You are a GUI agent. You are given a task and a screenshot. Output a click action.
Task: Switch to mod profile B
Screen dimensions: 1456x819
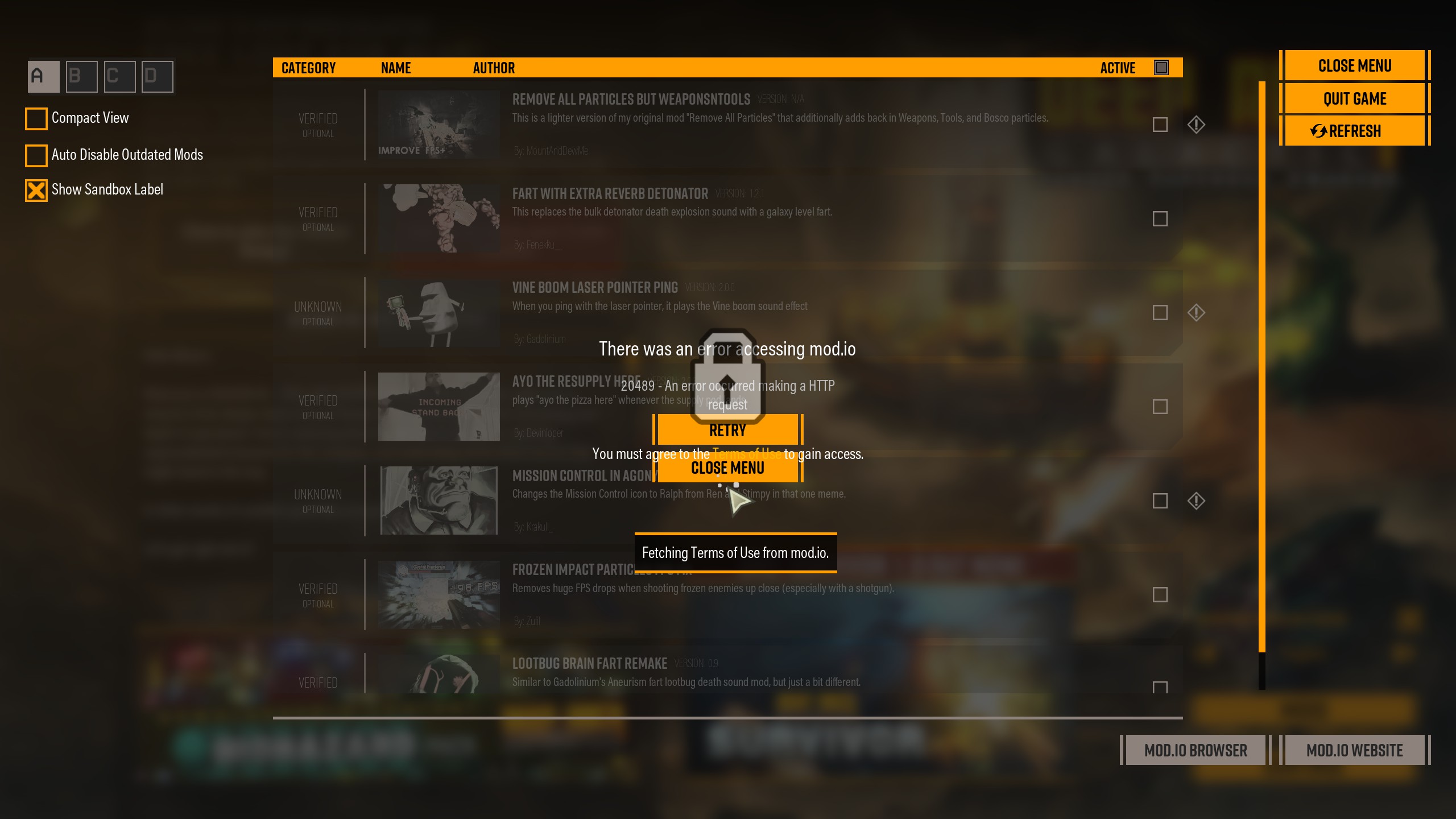[x=81, y=76]
